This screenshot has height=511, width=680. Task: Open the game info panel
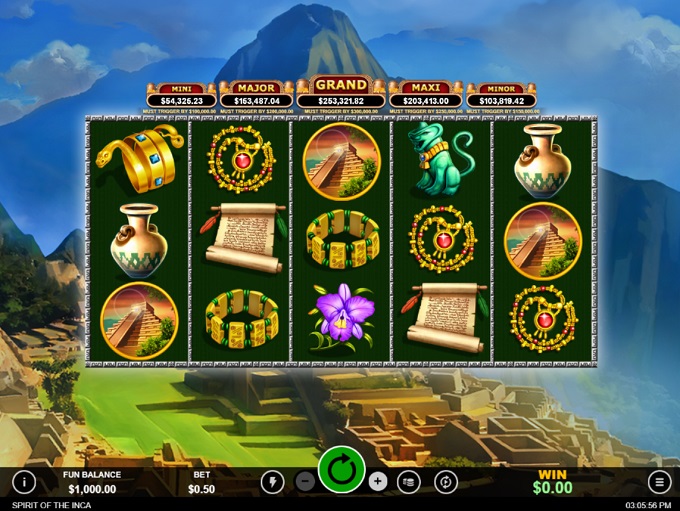coord(24,482)
